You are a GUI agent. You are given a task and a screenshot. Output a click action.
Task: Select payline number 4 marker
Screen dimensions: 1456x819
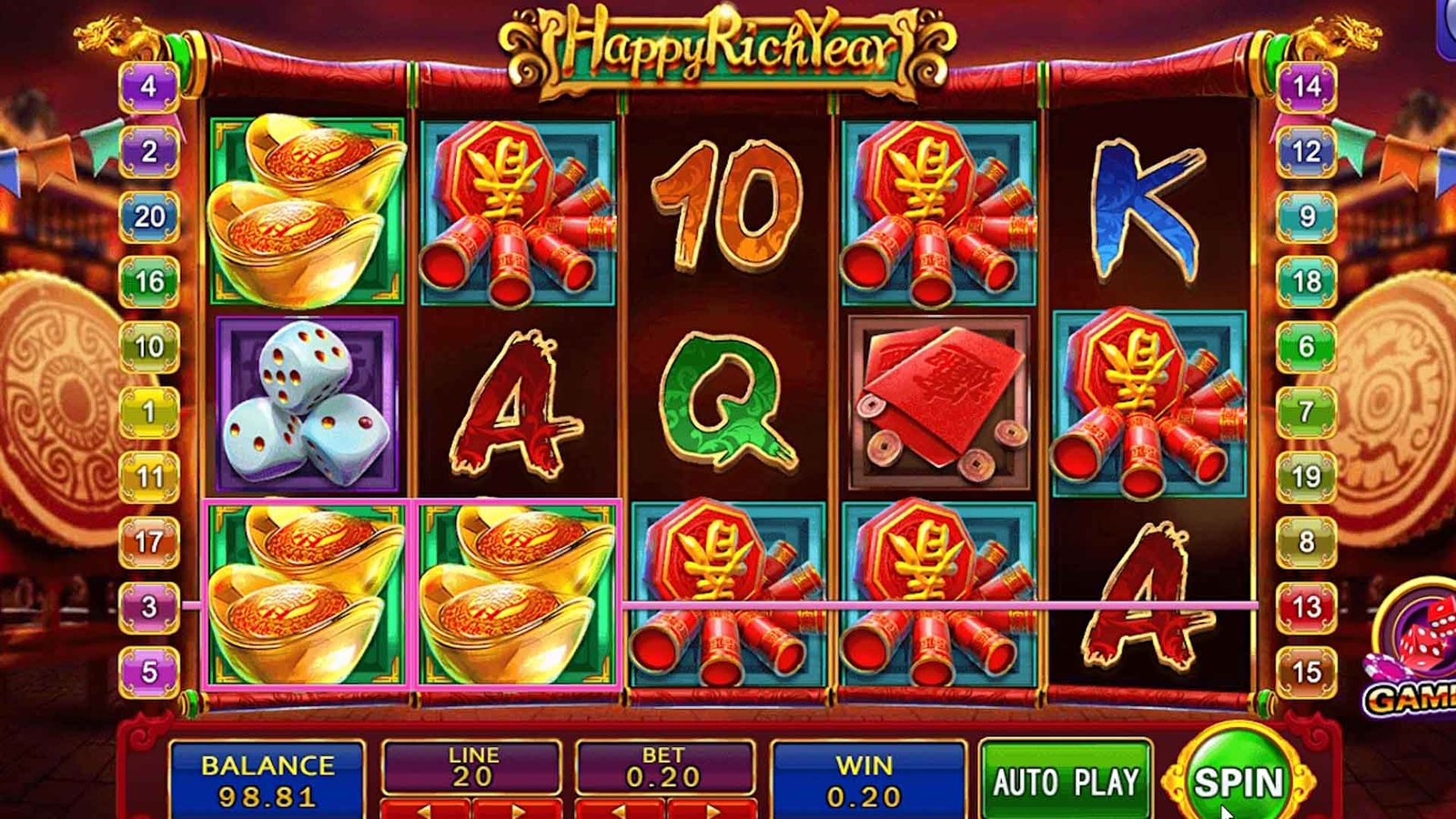148,86
